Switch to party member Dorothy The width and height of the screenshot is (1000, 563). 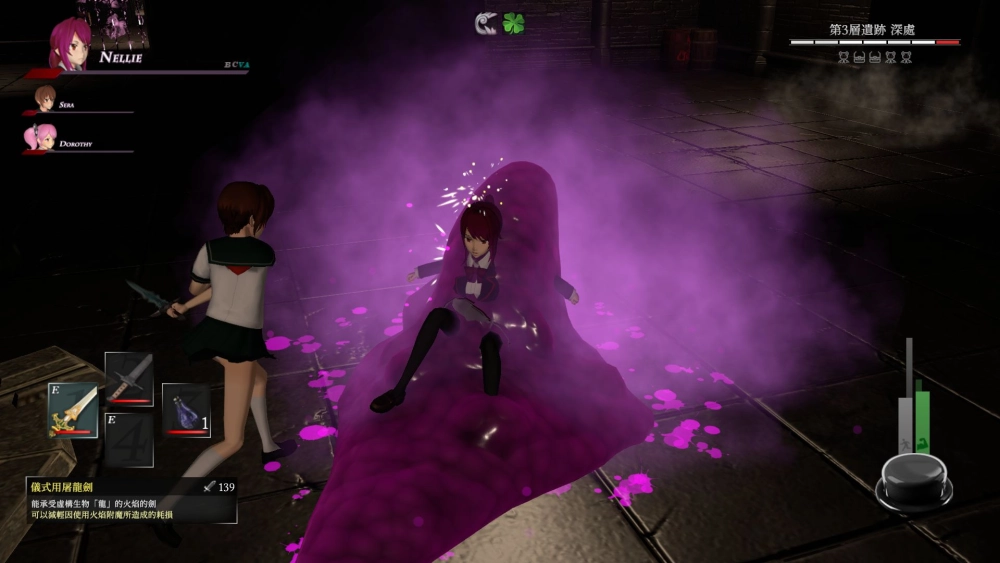[41, 139]
